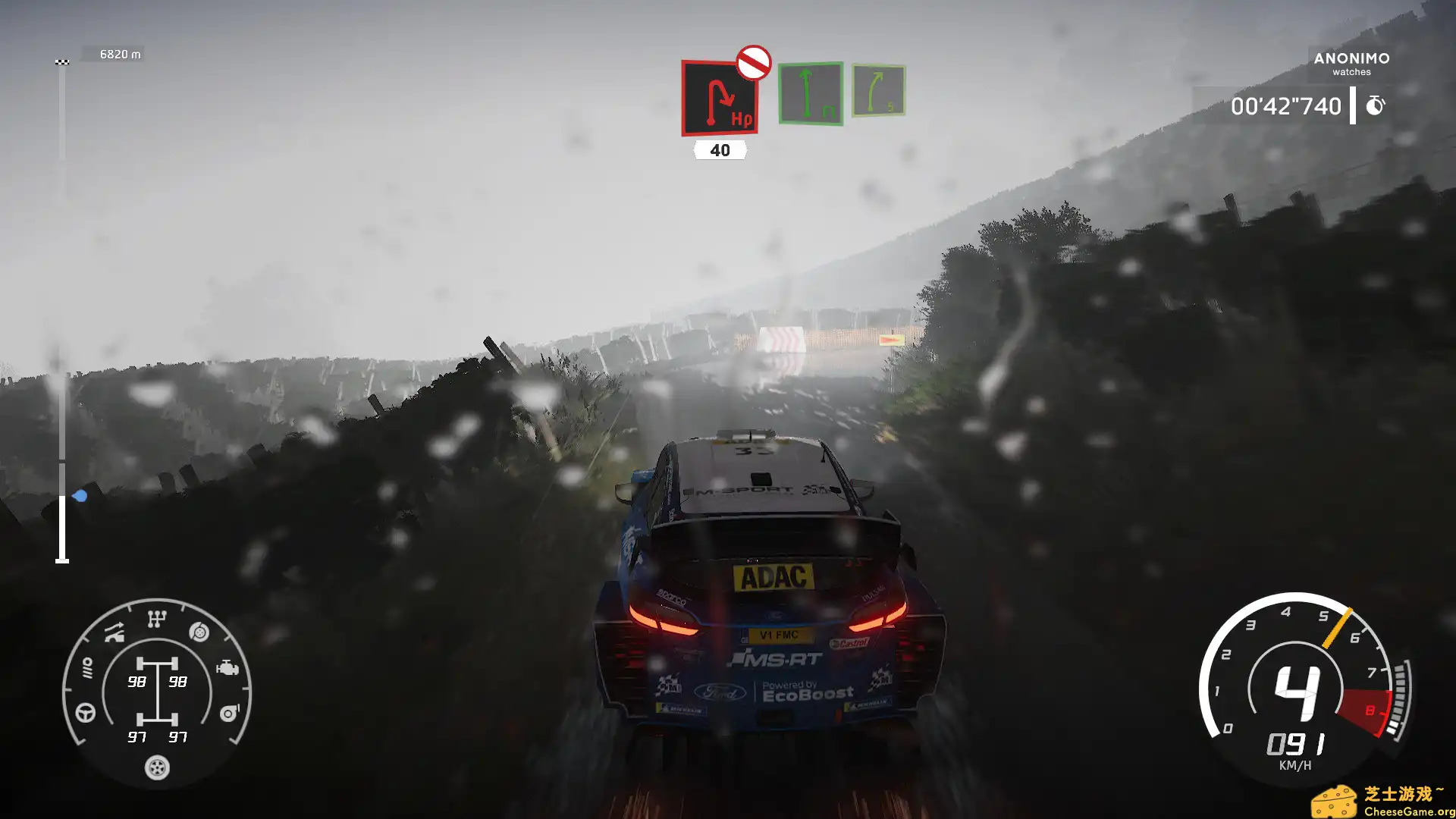Click the '40' distance label under the hairpin note
Image resolution: width=1456 pixels, height=819 pixels.
pyautogui.click(x=719, y=150)
